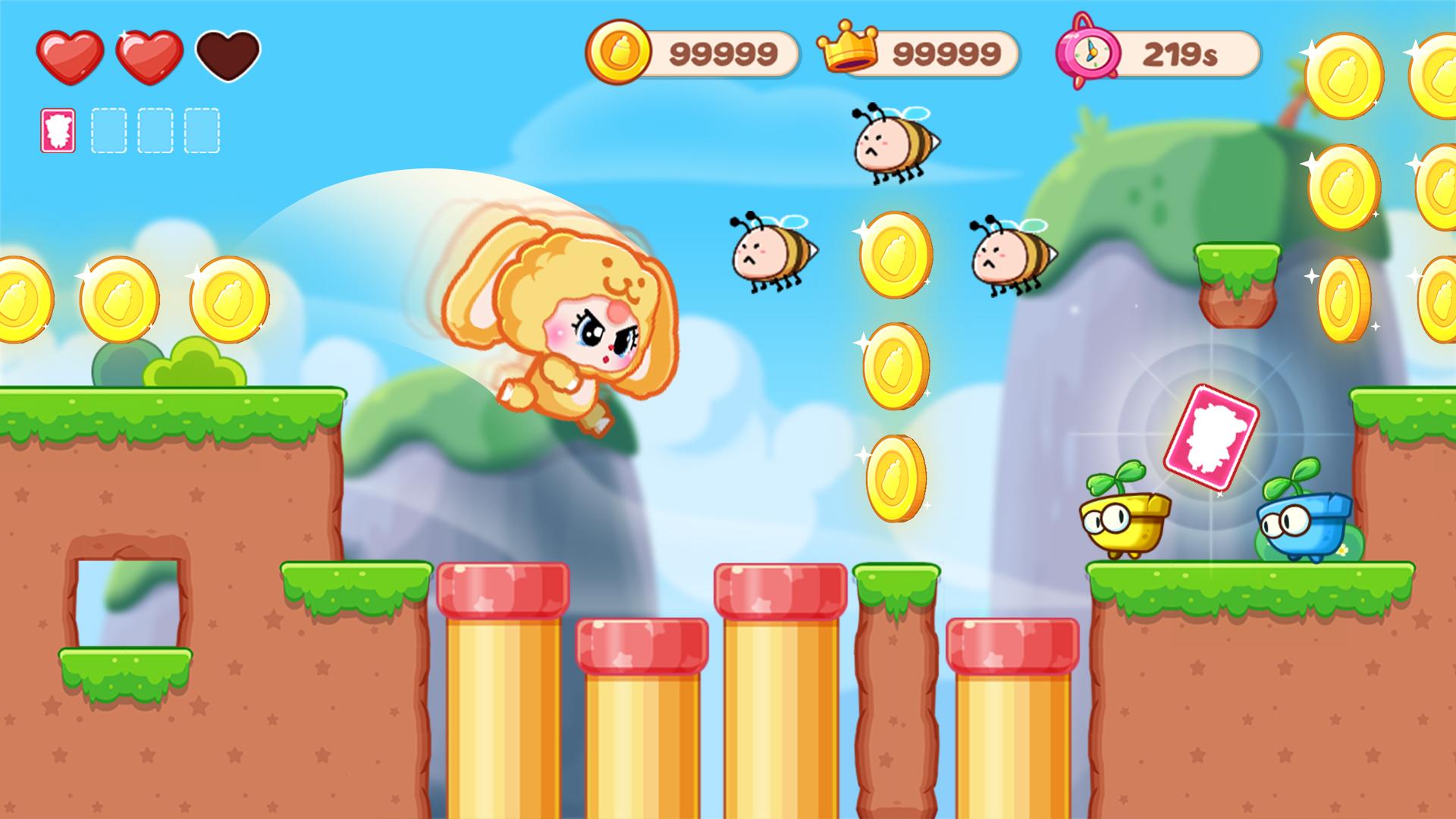Click the coin currency icon with bottle symbol
Viewport: 1456px width, 819px height.
pyautogui.click(x=620, y=50)
